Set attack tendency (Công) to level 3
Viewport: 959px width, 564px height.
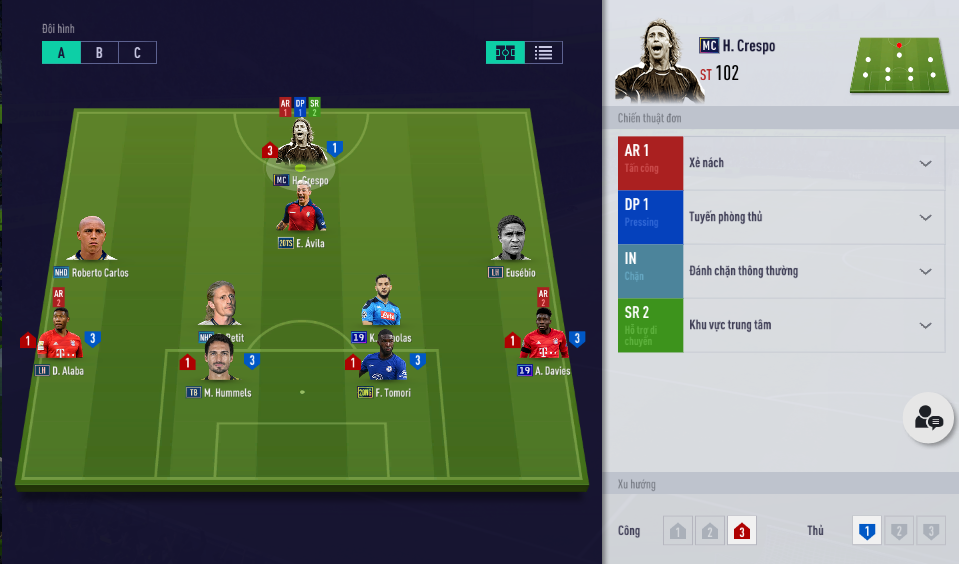pos(741,532)
